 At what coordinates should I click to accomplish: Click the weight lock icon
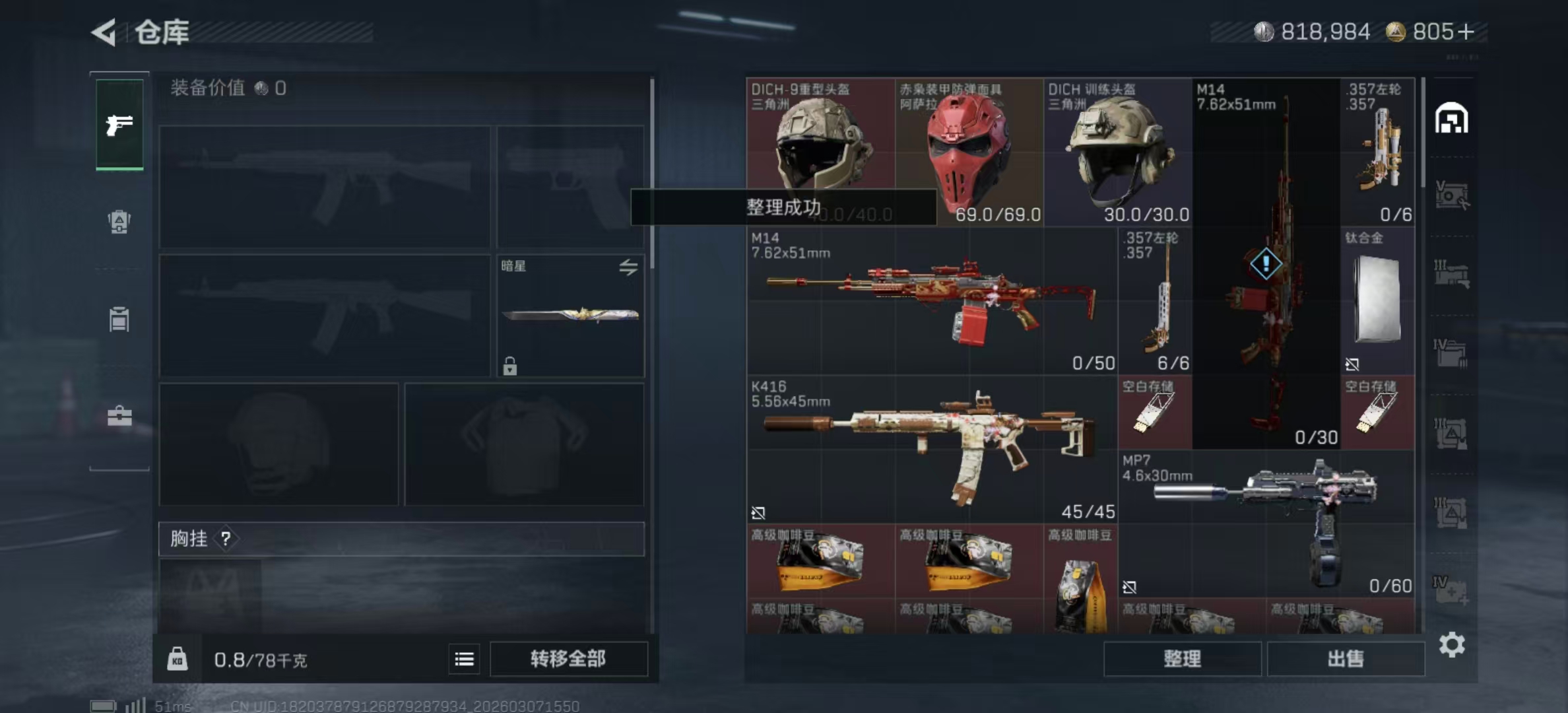(177, 659)
